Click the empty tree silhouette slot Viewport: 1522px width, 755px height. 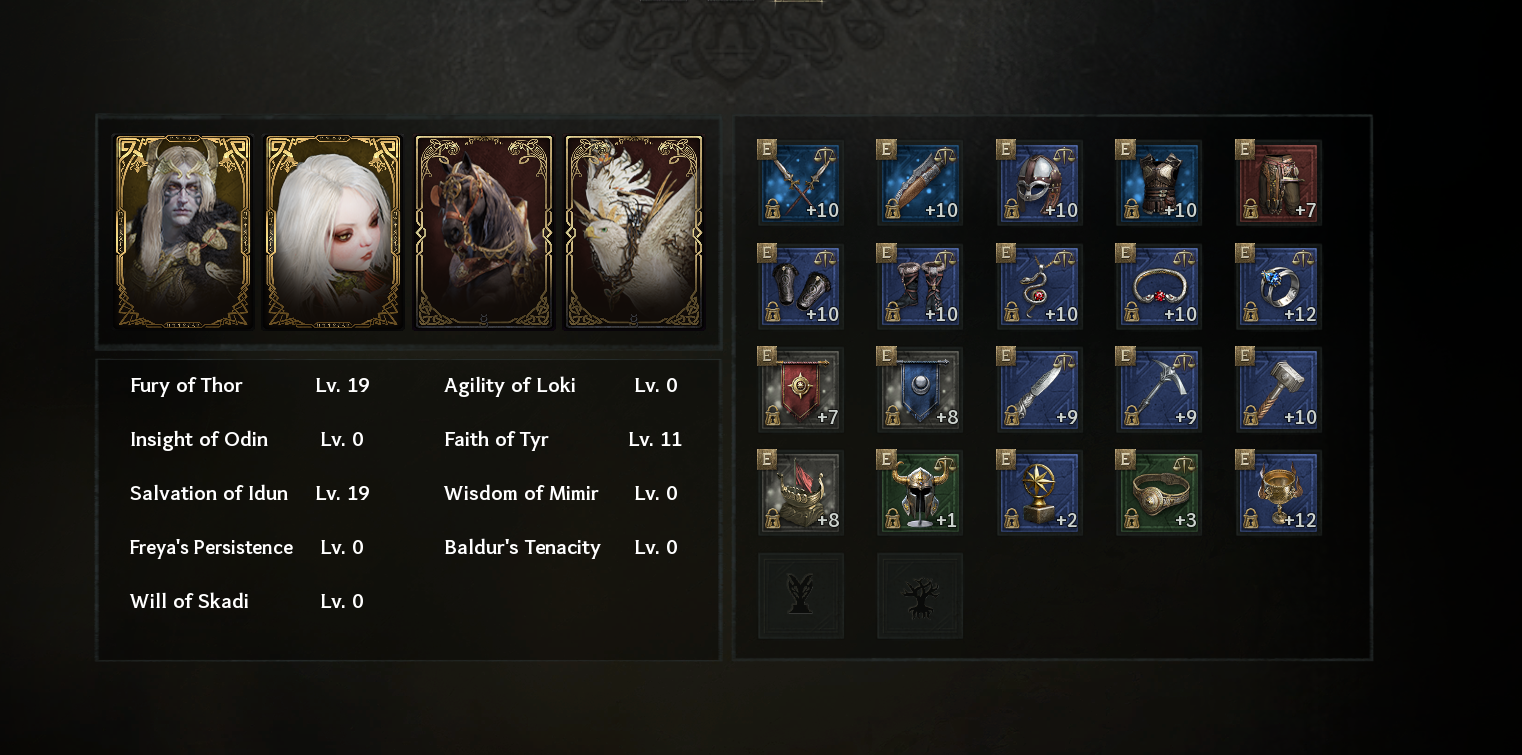tap(919, 596)
